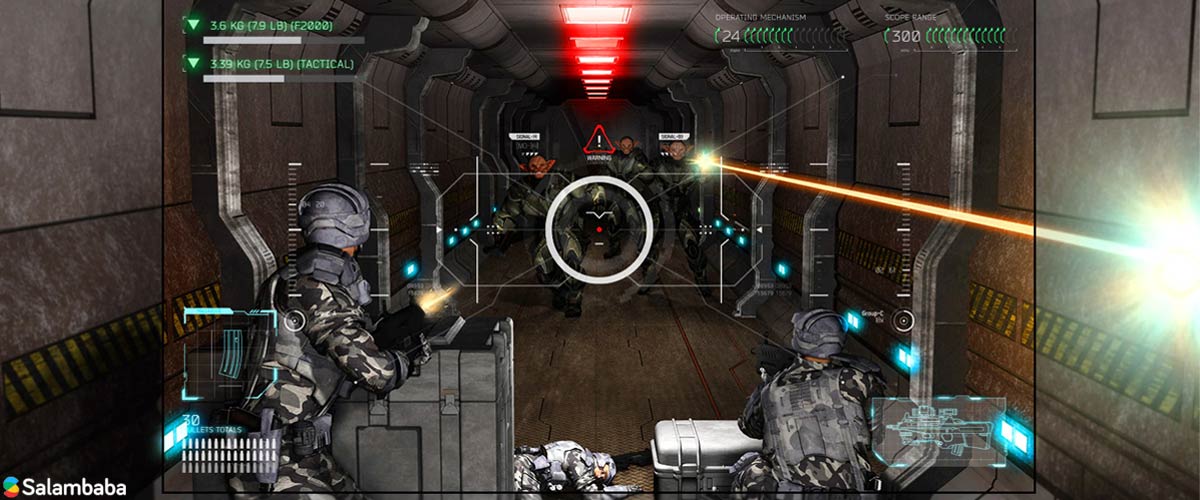Open the Salambaba logo link
This screenshot has height=500, width=1200.
point(65,487)
